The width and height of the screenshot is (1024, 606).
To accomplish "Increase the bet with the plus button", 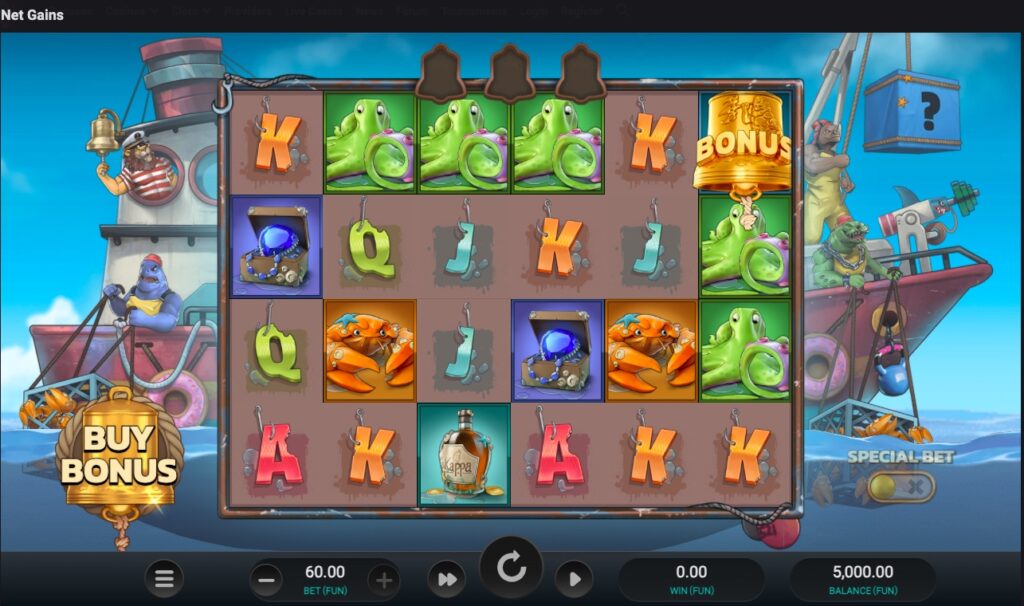I will [x=384, y=579].
